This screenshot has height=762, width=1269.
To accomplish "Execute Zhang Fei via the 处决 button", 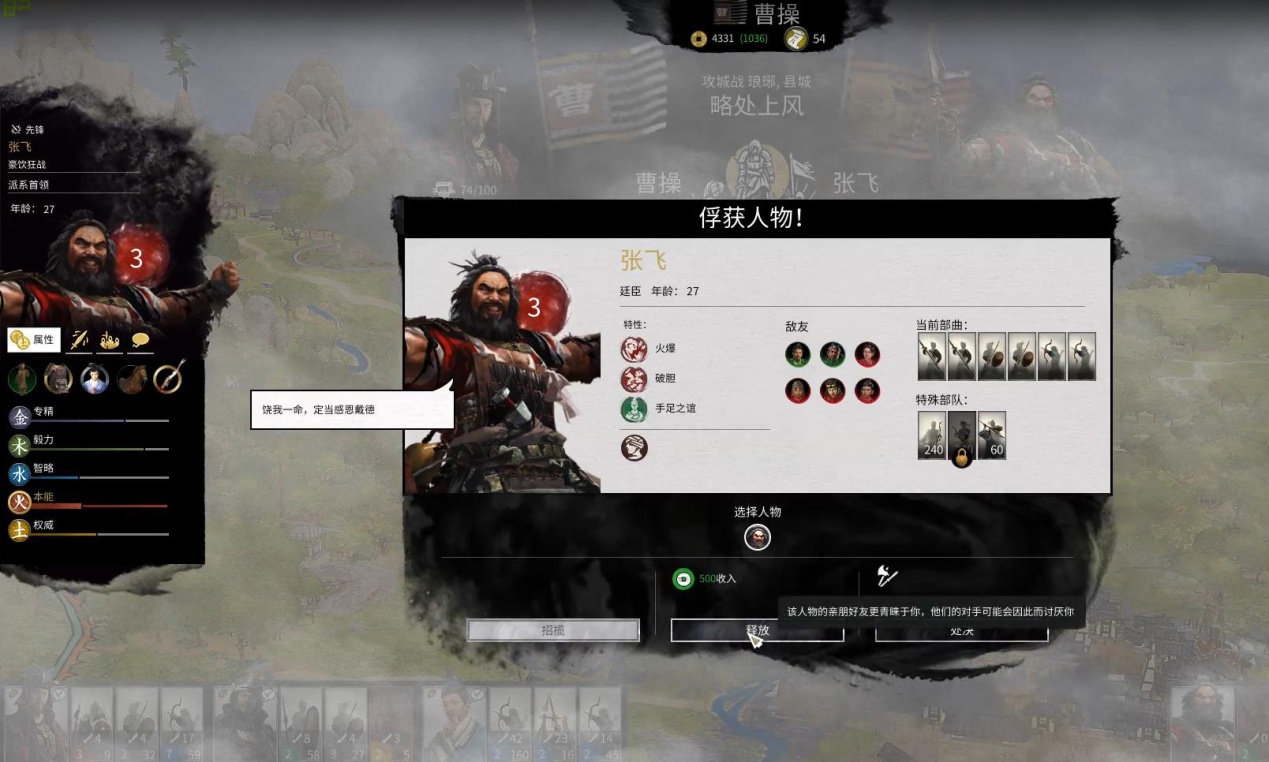I will 961,631.
